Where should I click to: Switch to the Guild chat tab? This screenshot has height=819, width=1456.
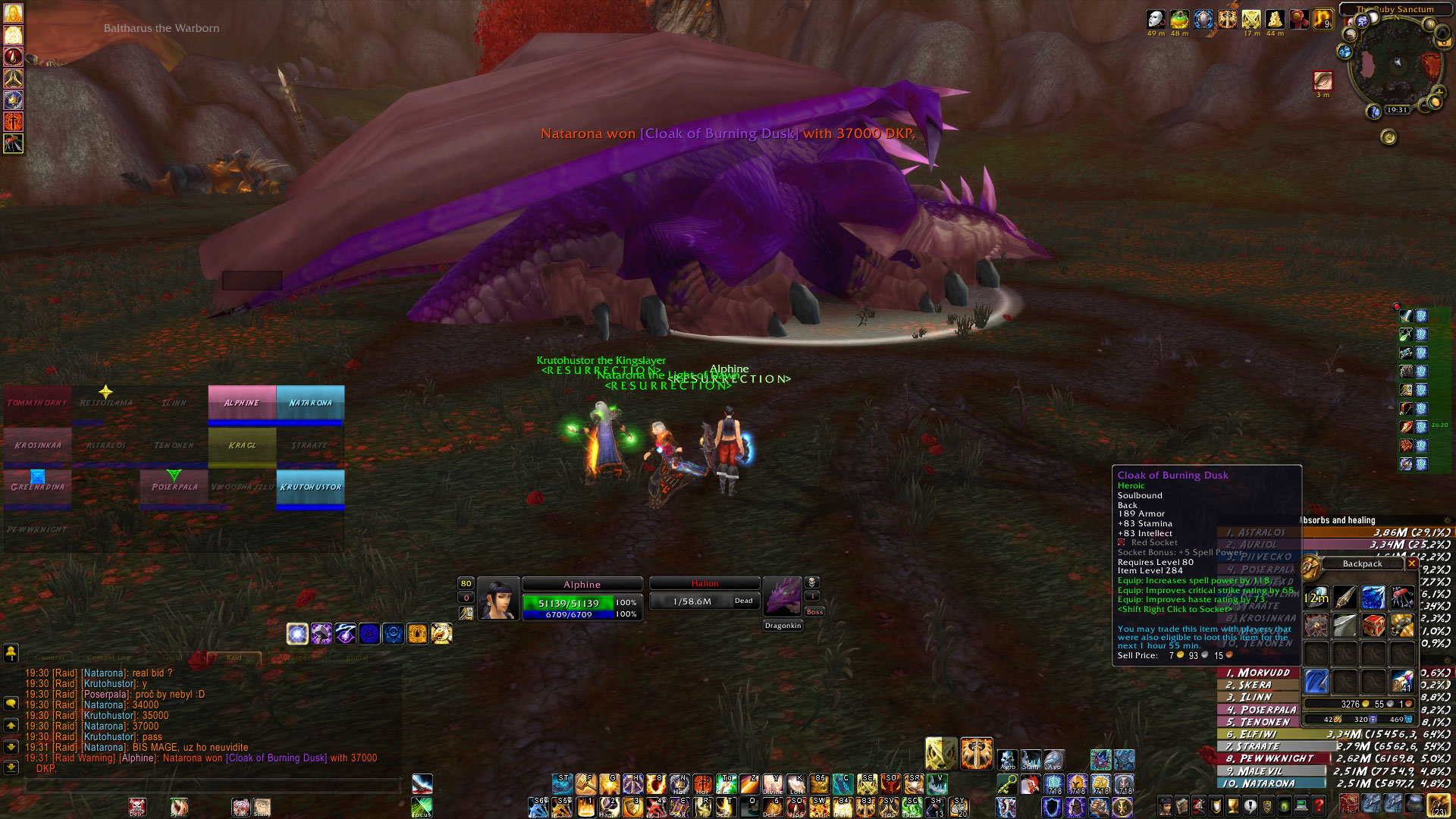click(173, 657)
